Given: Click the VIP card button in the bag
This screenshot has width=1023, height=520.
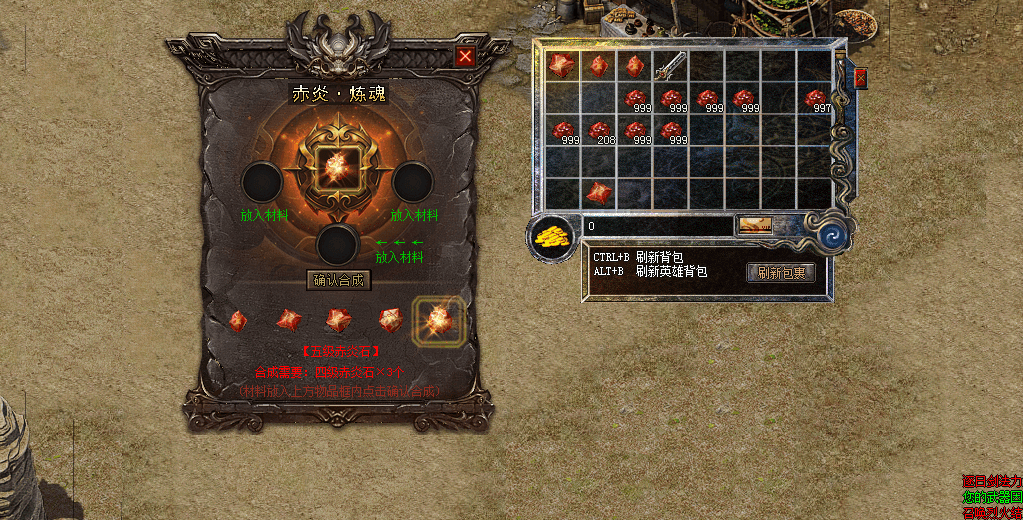Looking at the screenshot, I should click(x=755, y=226).
